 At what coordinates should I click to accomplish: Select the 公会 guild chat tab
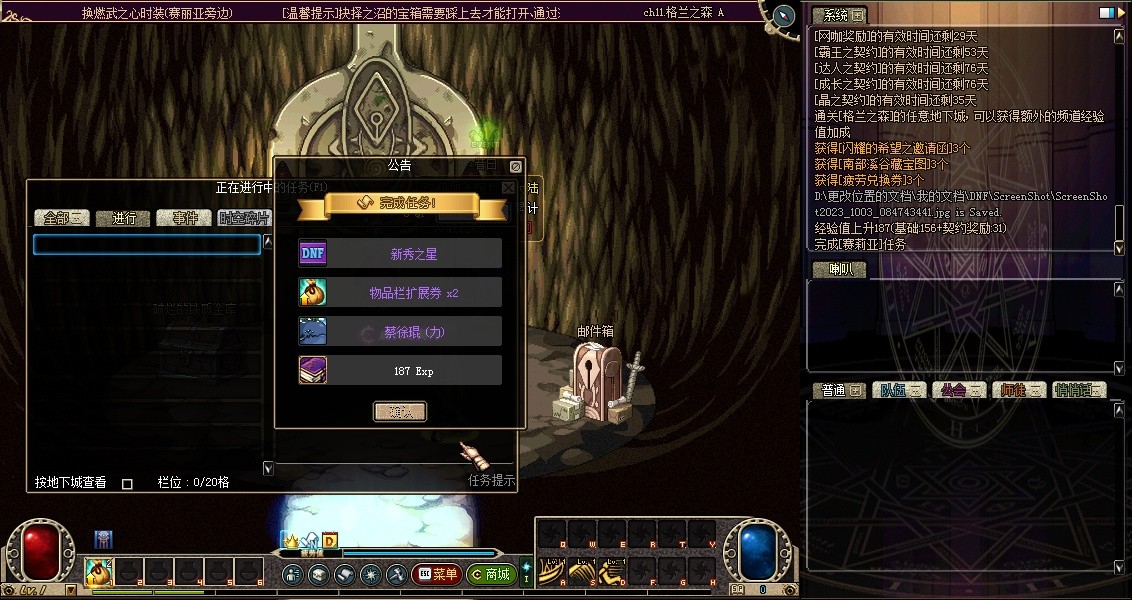tap(959, 390)
